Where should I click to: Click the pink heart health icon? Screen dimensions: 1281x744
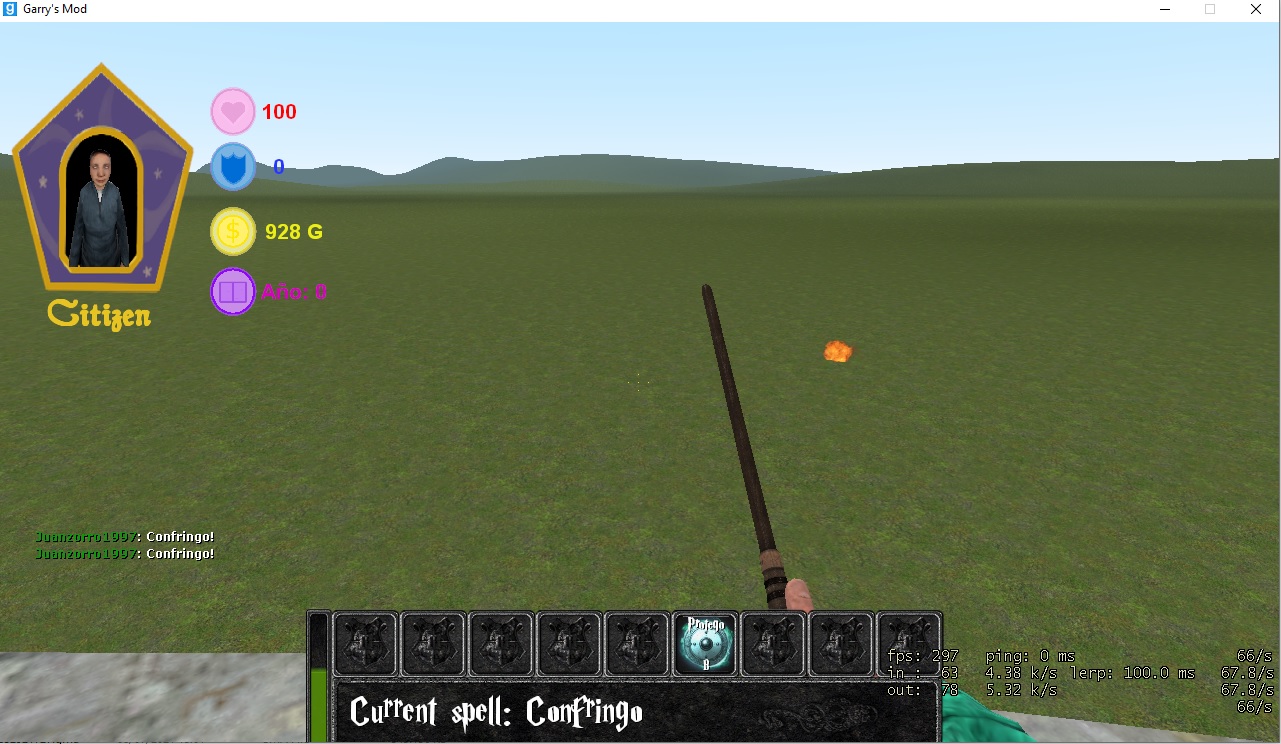click(232, 110)
